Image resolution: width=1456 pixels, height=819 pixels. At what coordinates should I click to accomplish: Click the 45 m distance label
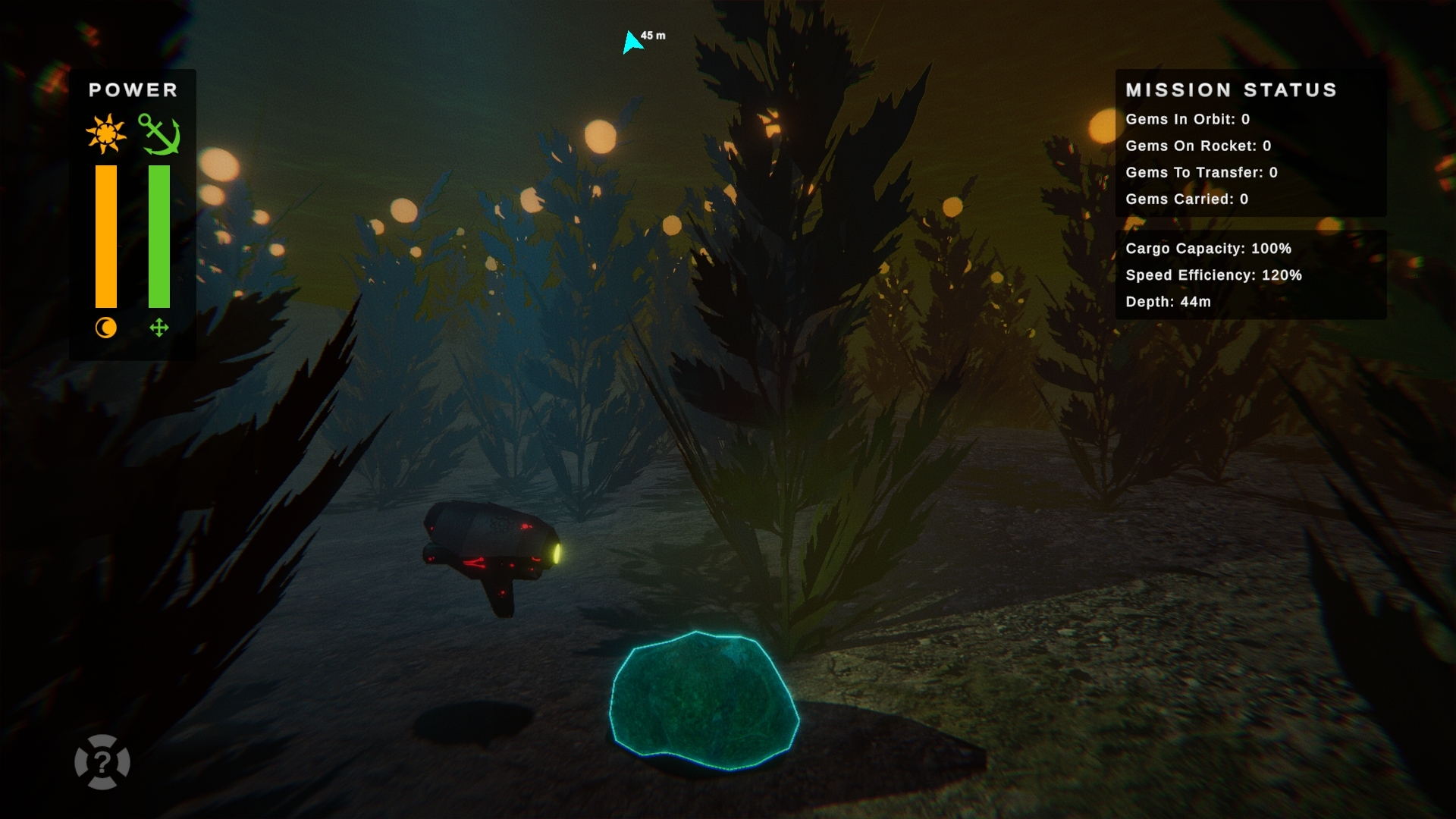coord(651,34)
